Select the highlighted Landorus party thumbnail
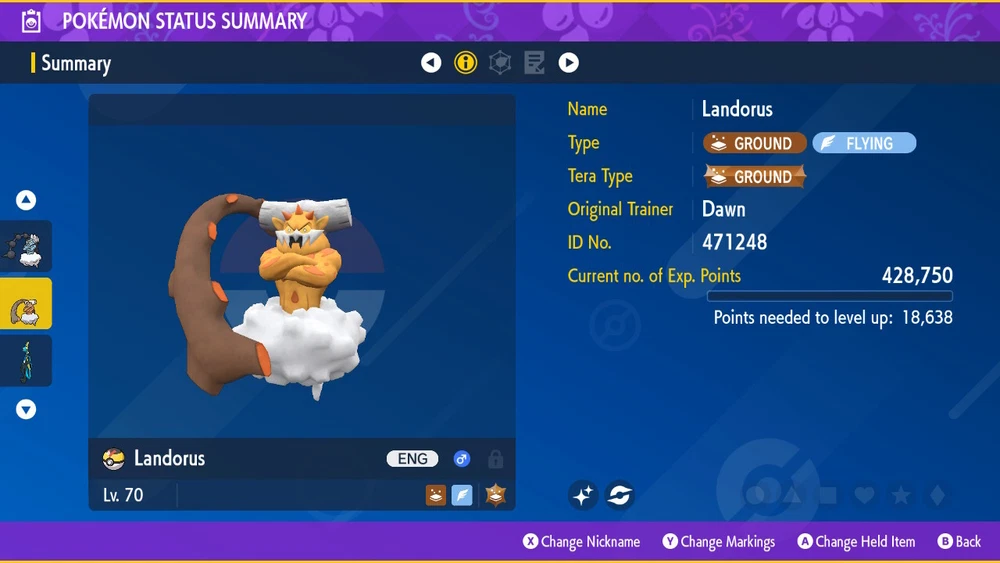Screen dimensions: 1000x563 click(x=26, y=304)
